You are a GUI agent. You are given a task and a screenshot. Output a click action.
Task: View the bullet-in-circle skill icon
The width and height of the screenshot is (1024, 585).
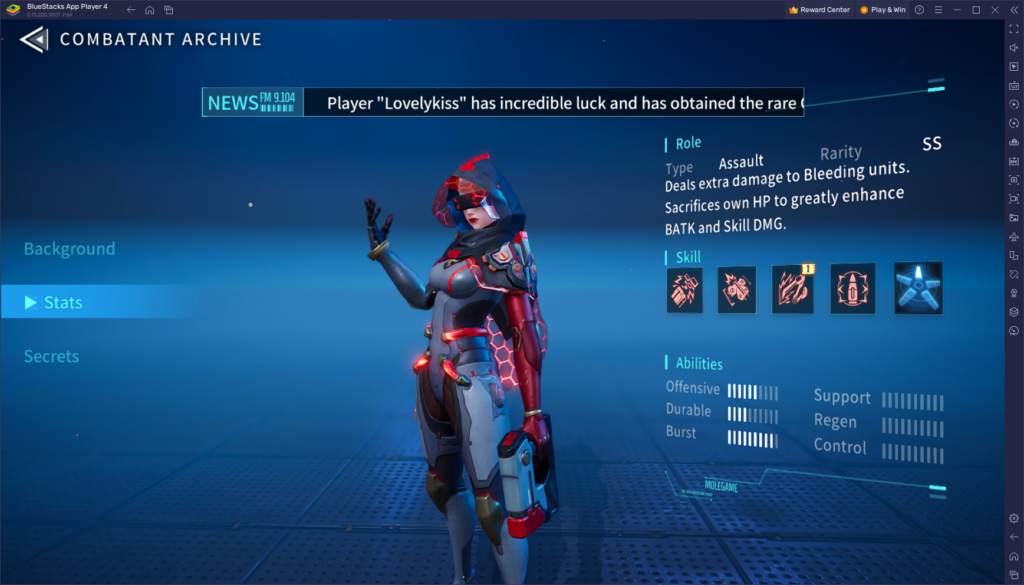pos(852,289)
